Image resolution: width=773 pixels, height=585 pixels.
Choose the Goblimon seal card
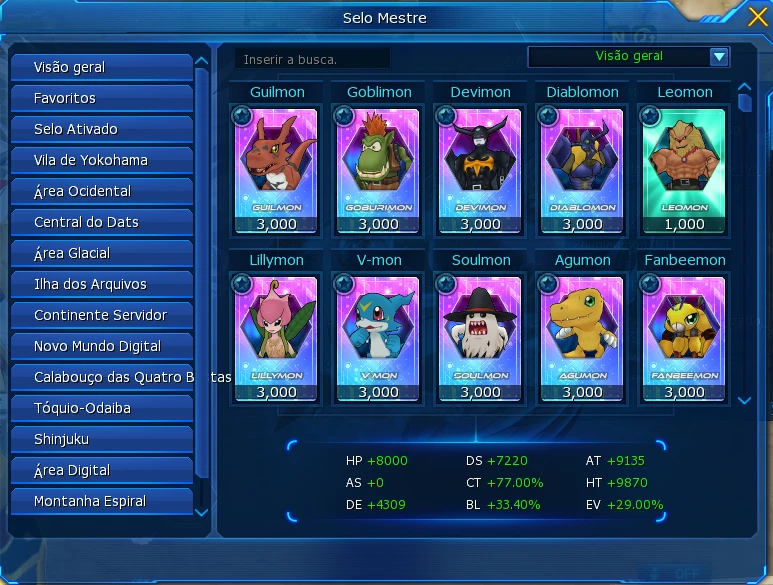point(379,160)
